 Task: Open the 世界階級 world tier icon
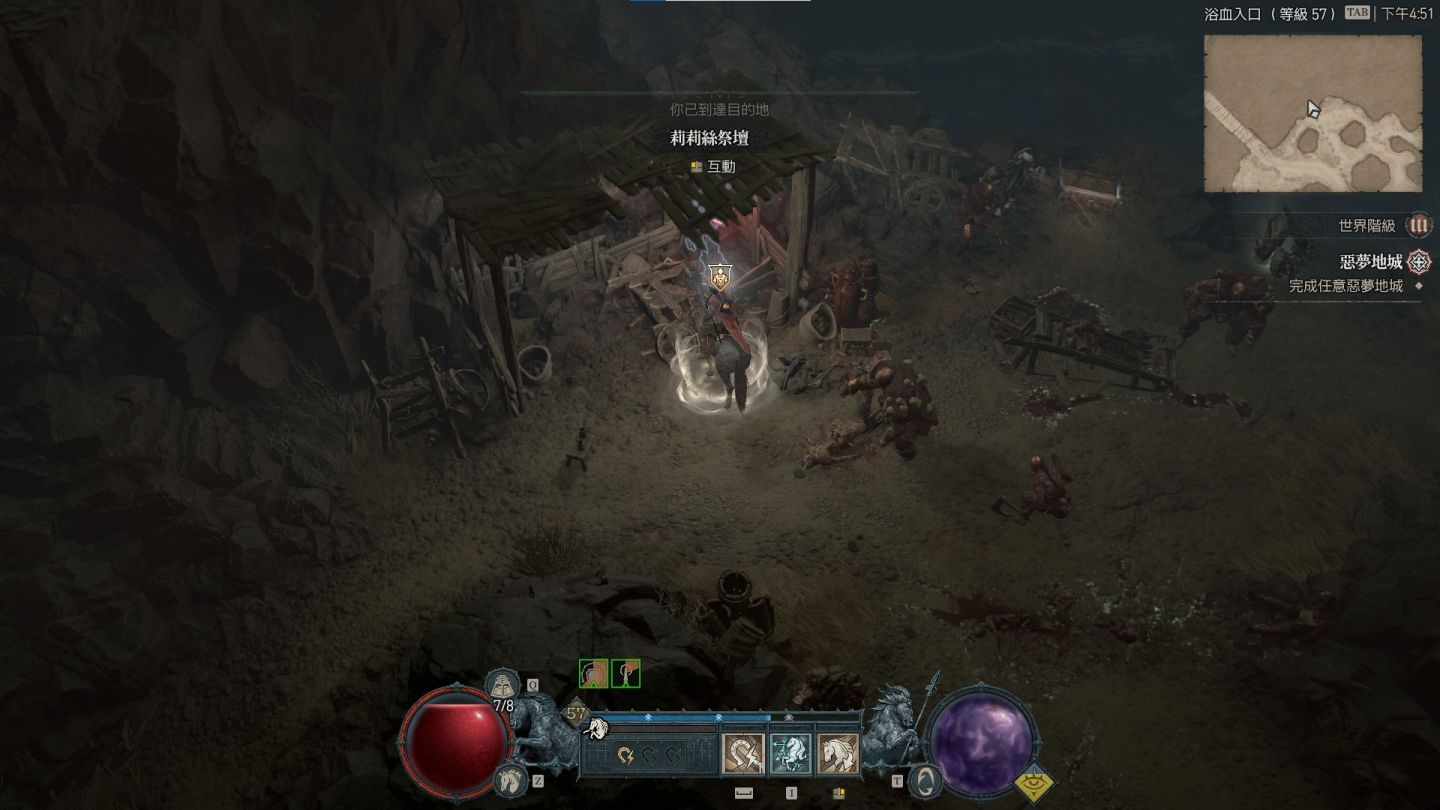[x=1418, y=226]
